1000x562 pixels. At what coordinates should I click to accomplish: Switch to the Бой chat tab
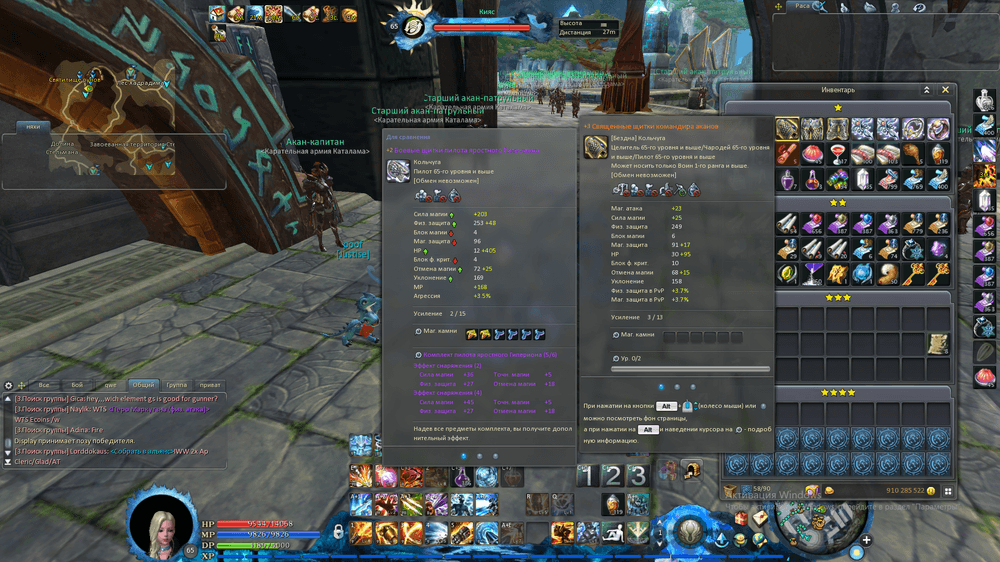tap(78, 384)
